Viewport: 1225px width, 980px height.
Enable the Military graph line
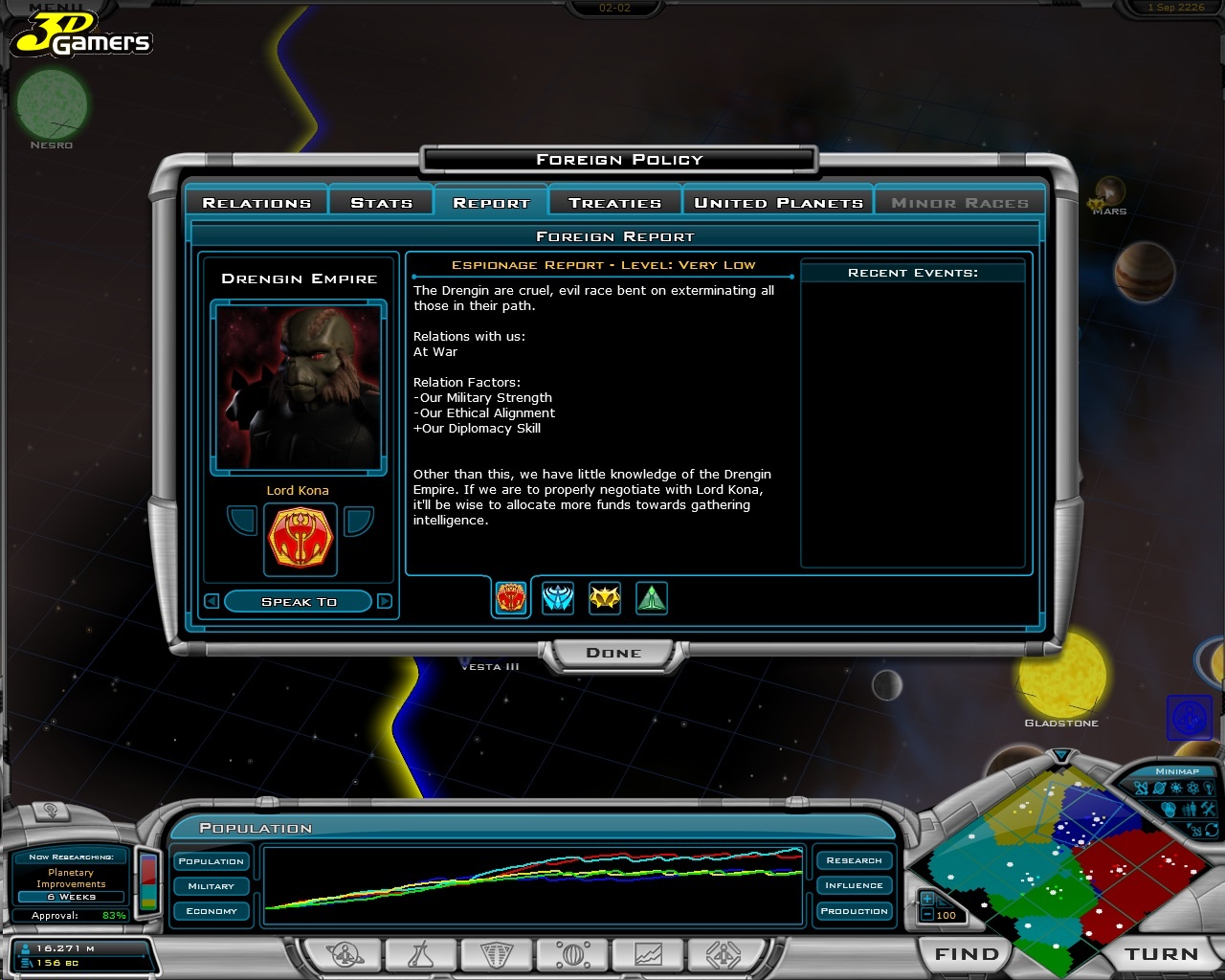tap(211, 885)
